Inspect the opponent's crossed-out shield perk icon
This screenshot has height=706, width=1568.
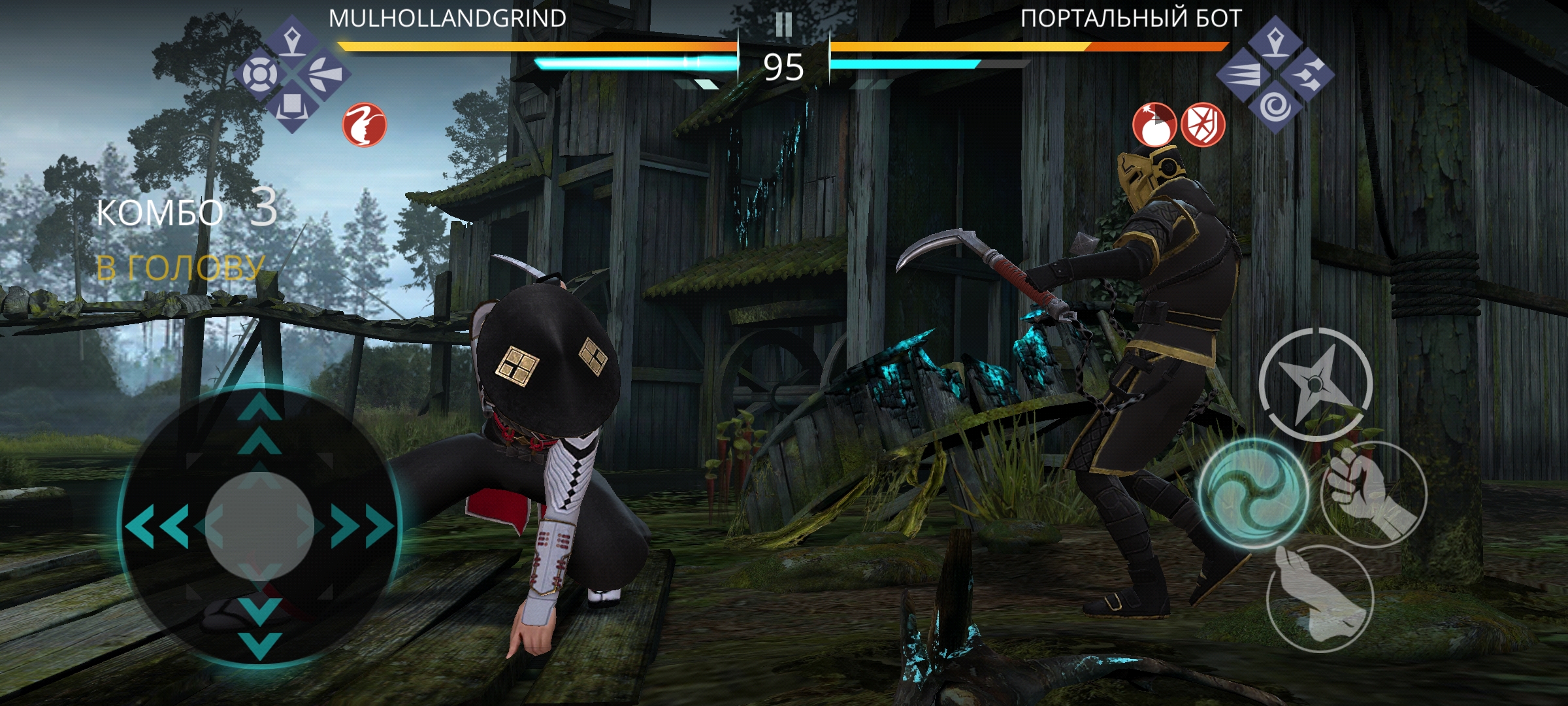(1203, 124)
